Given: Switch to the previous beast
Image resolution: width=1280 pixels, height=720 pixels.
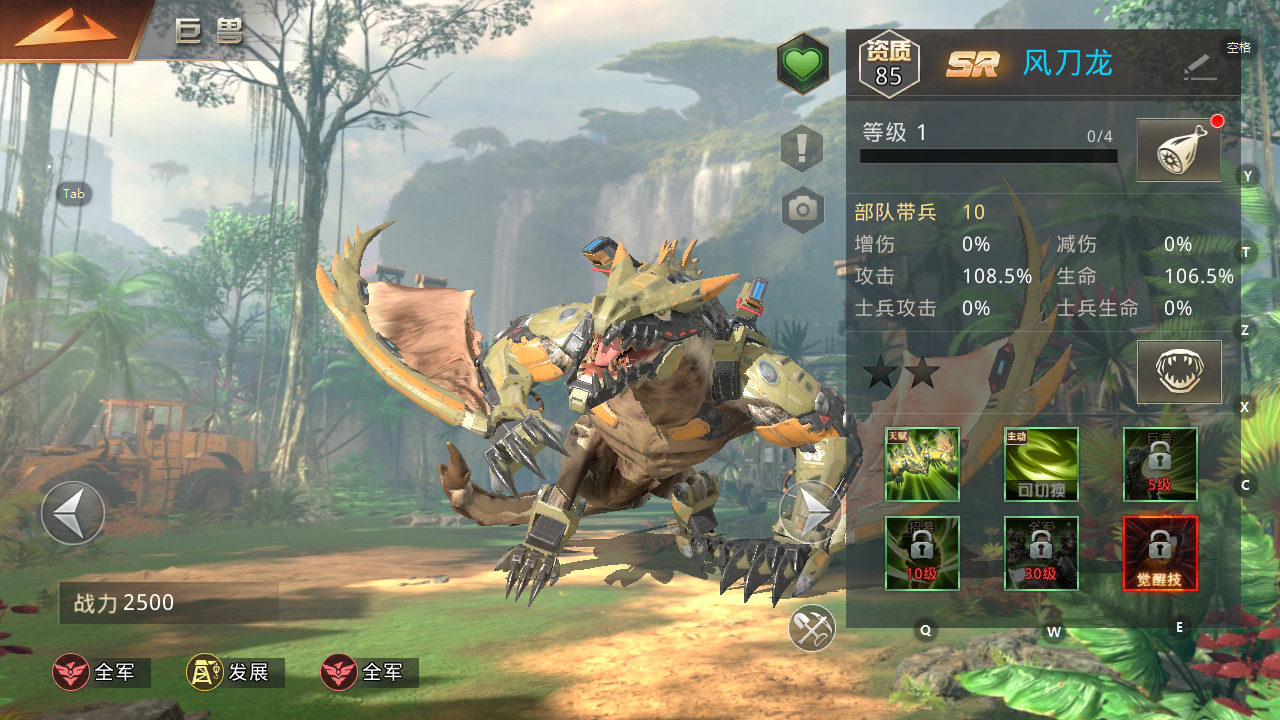Looking at the screenshot, I should 73,513.
